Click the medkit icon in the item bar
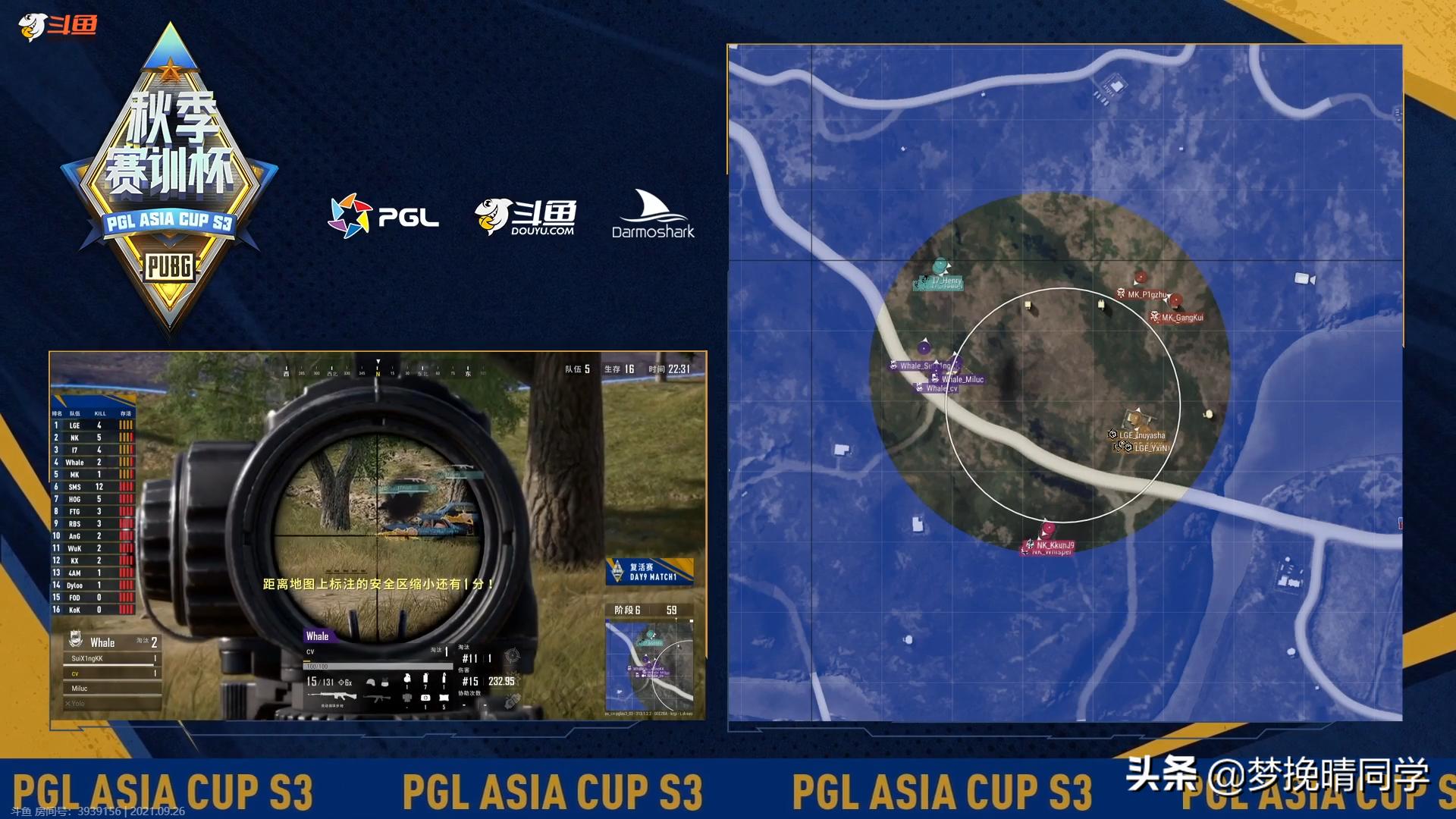 pyautogui.click(x=425, y=698)
